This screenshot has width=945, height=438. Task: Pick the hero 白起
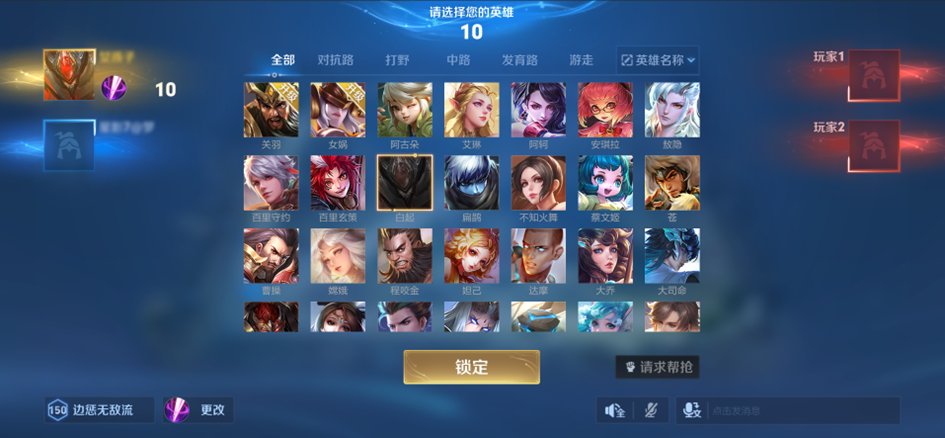coord(404,183)
